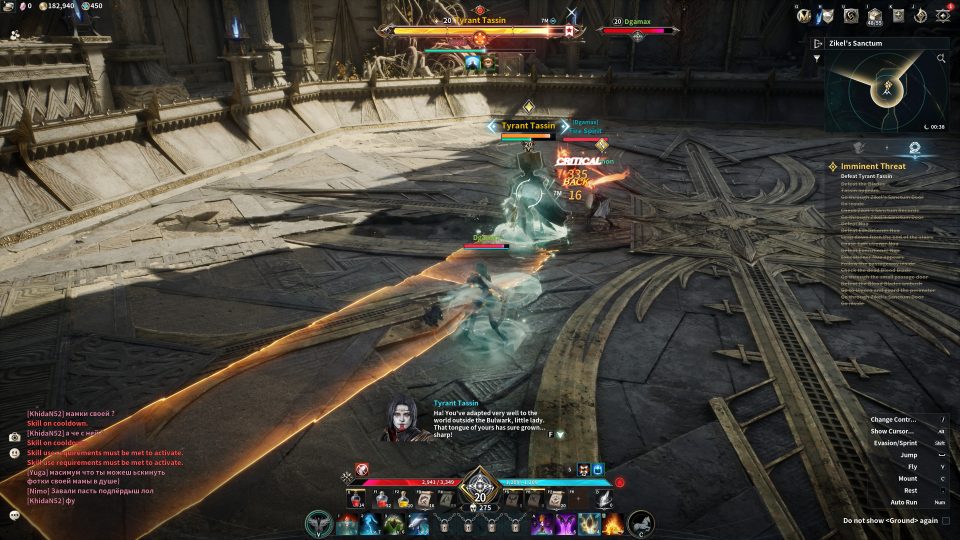Summon mount with the horse icon

640,523
